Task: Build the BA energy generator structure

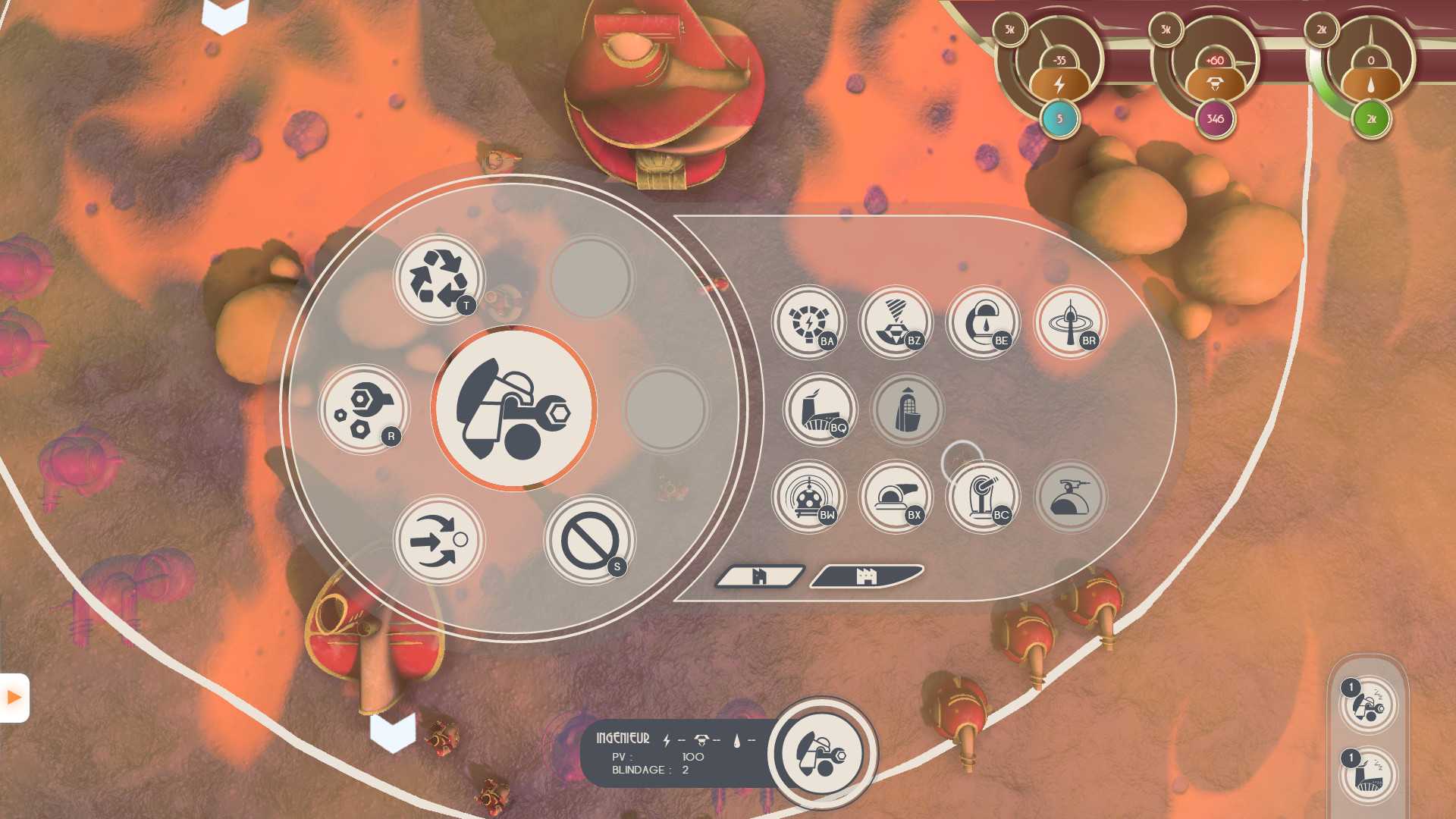Action: pos(808,322)
